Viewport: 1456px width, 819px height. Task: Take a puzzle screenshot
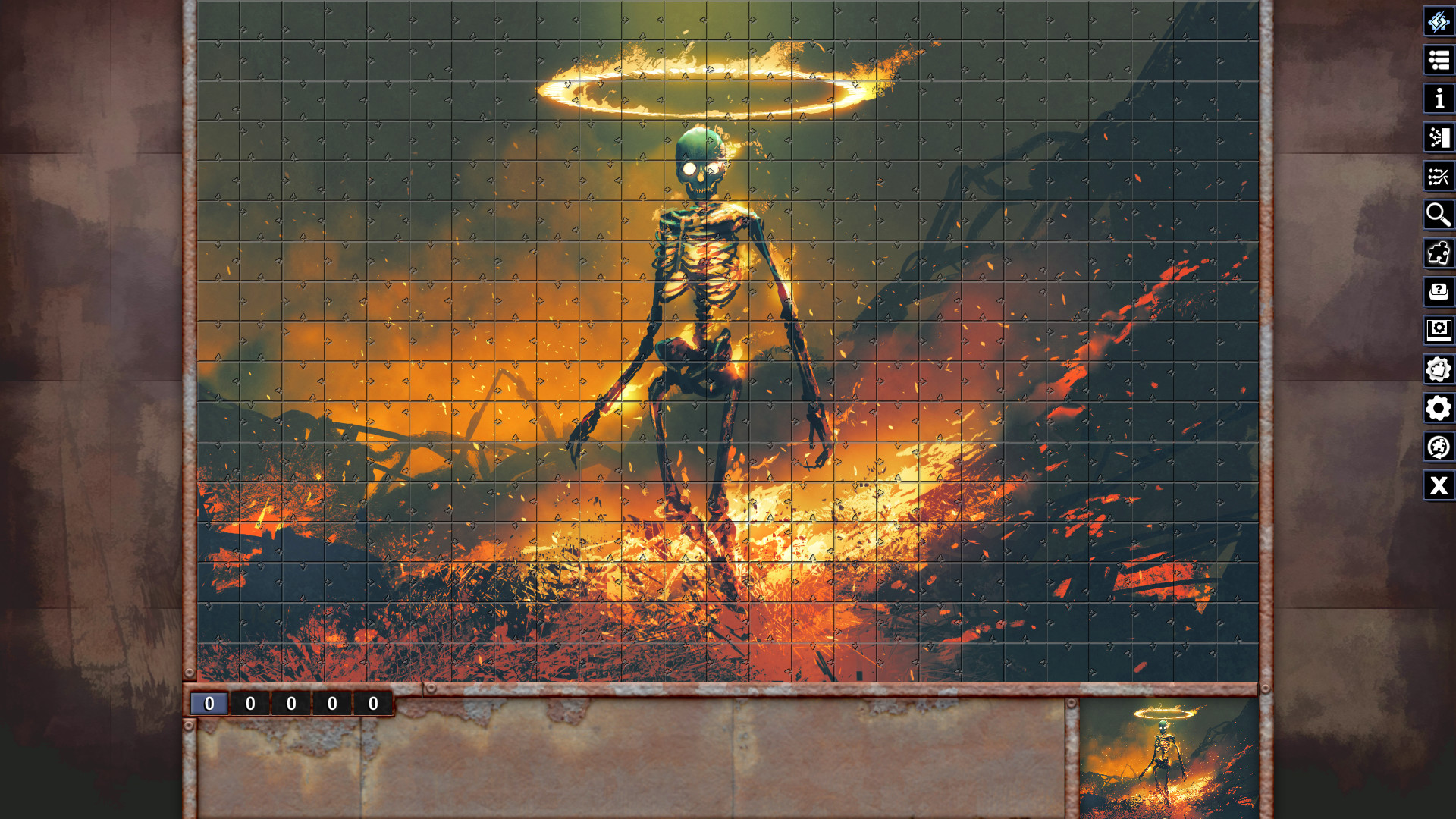pyautogui.click(x=1439, y=331)
